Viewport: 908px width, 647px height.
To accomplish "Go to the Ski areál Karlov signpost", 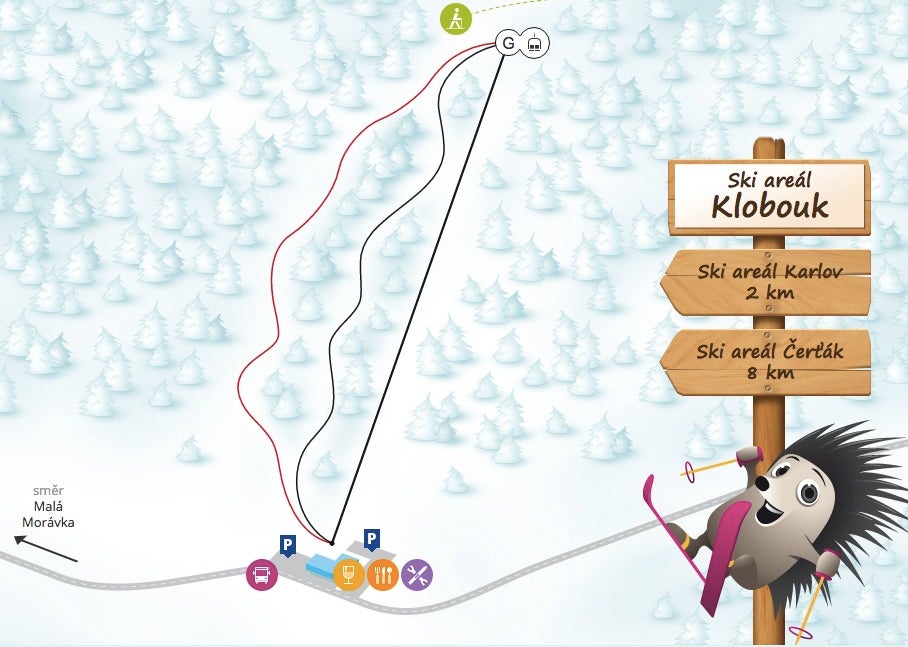I will tap(767, 282).
